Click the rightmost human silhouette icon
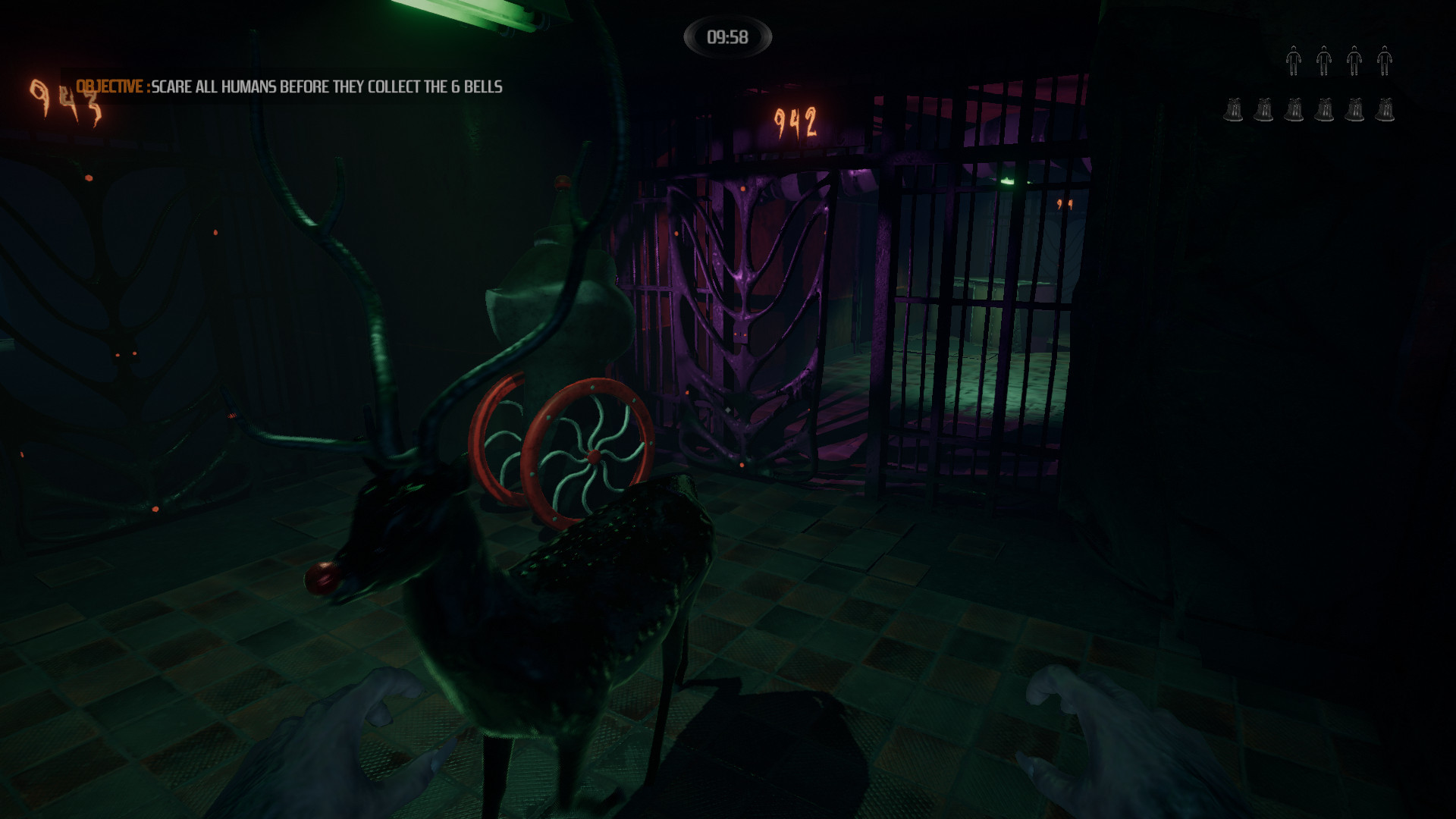Viewport: 1456px width, 819px height. coord(1385,61)
